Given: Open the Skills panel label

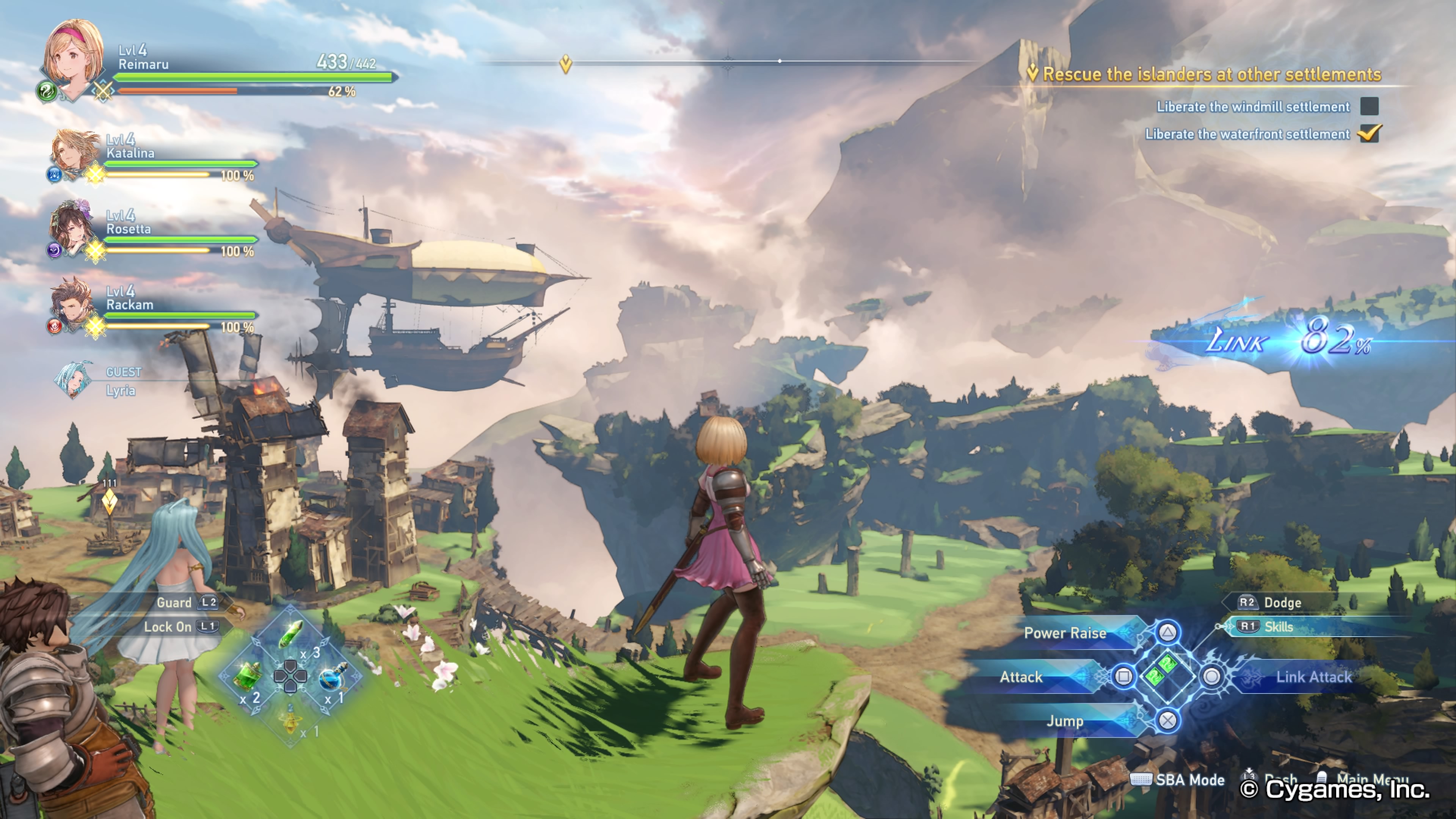Looking at the screenshot, I should point(1279,626).
